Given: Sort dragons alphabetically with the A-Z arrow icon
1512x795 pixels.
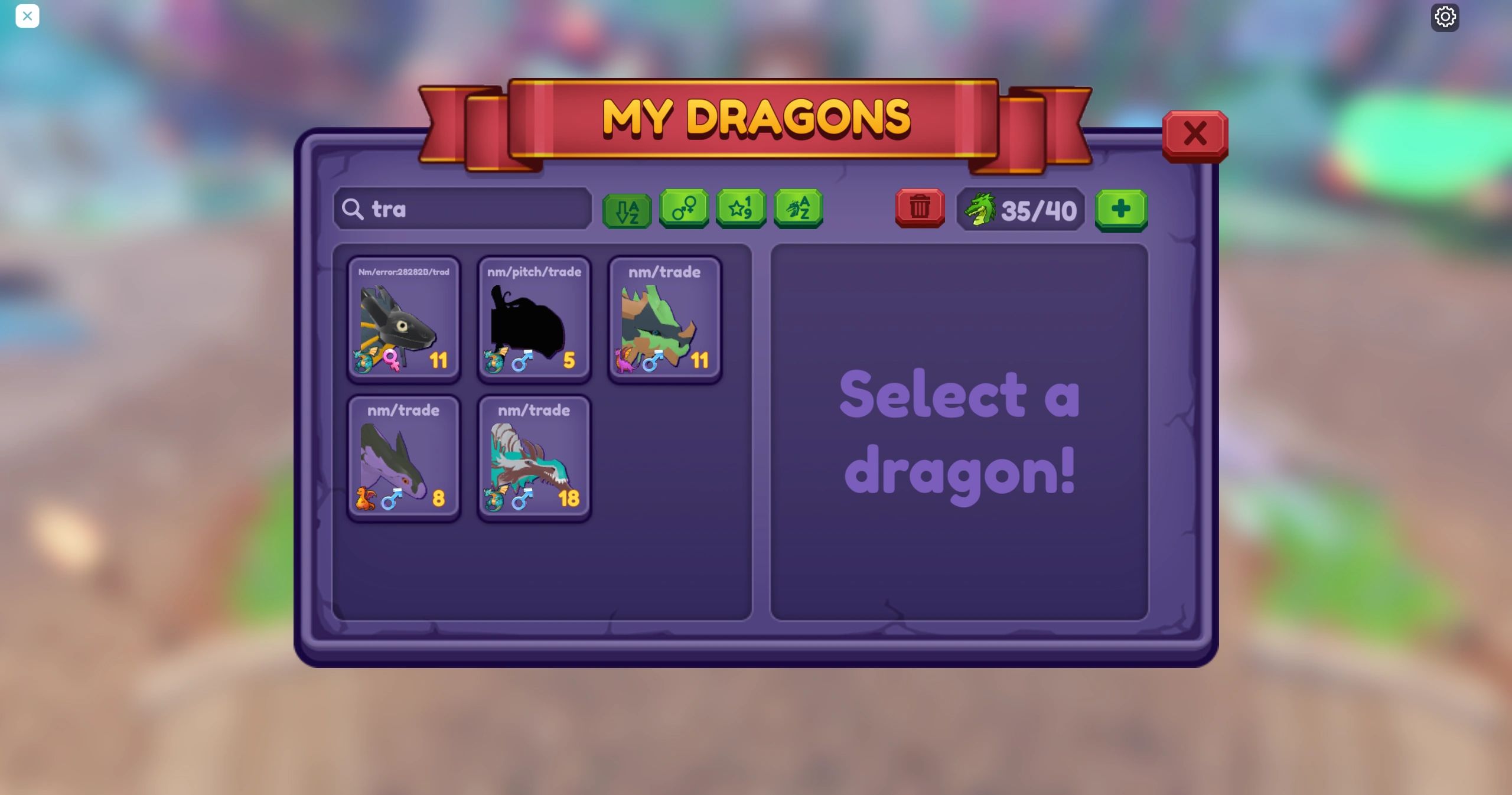Looking at the screenshot, I should click(x=626, y=208).
